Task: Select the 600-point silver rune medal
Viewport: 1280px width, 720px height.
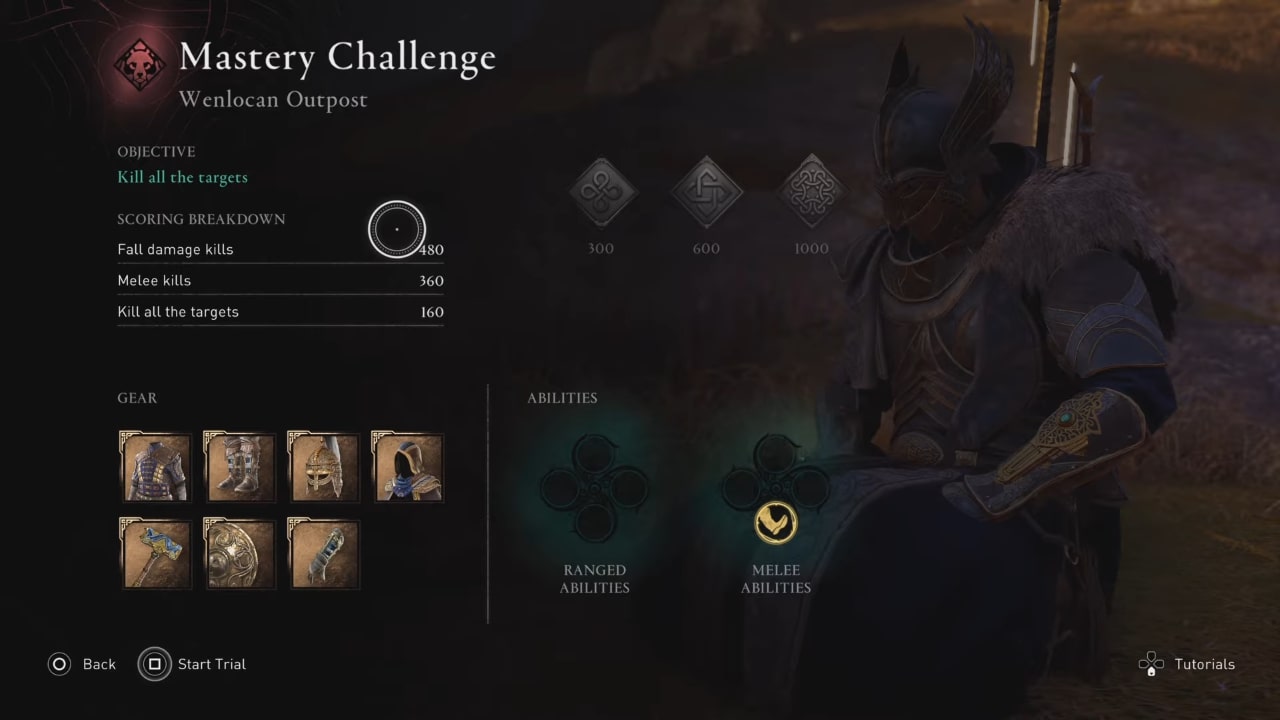Action: 706,192
